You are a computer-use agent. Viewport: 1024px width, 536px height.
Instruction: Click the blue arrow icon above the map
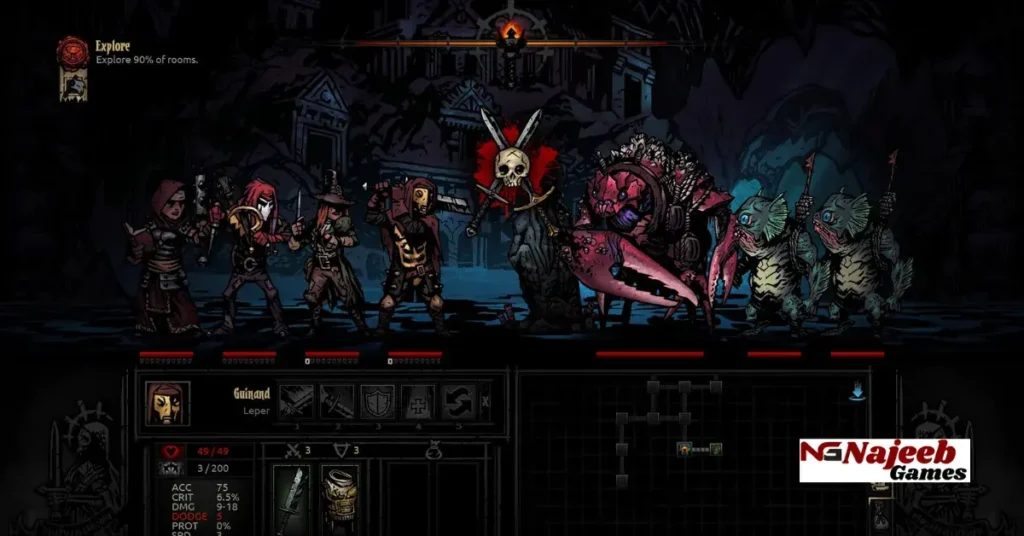coord(857,393)
